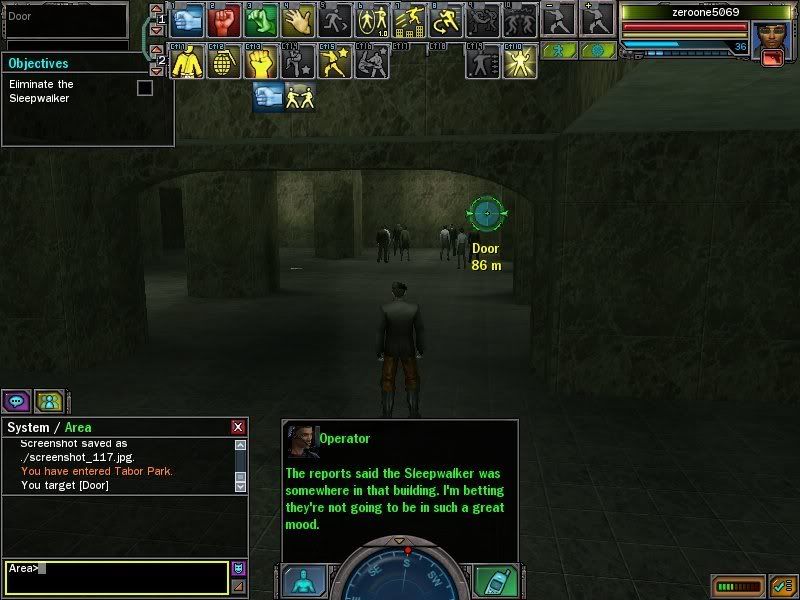Trigger the green flexed arm ability

click(x=260, y=20)
